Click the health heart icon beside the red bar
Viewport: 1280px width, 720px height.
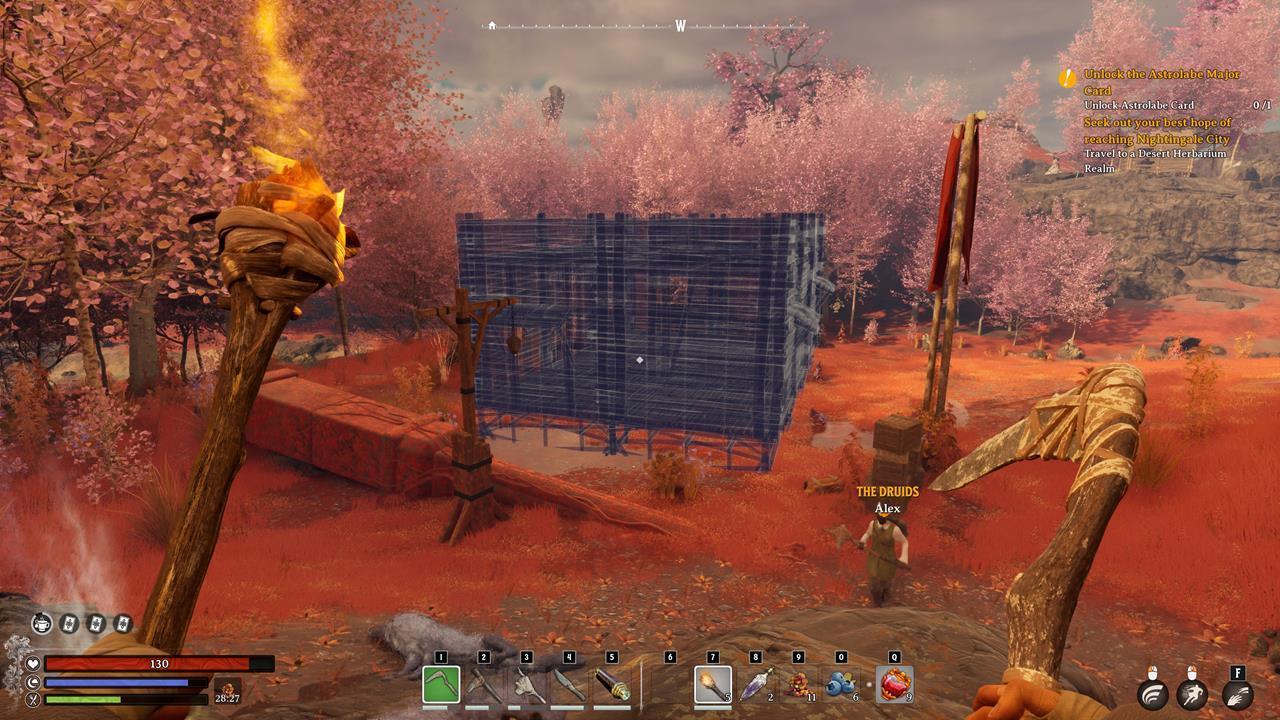coord(33,662)
